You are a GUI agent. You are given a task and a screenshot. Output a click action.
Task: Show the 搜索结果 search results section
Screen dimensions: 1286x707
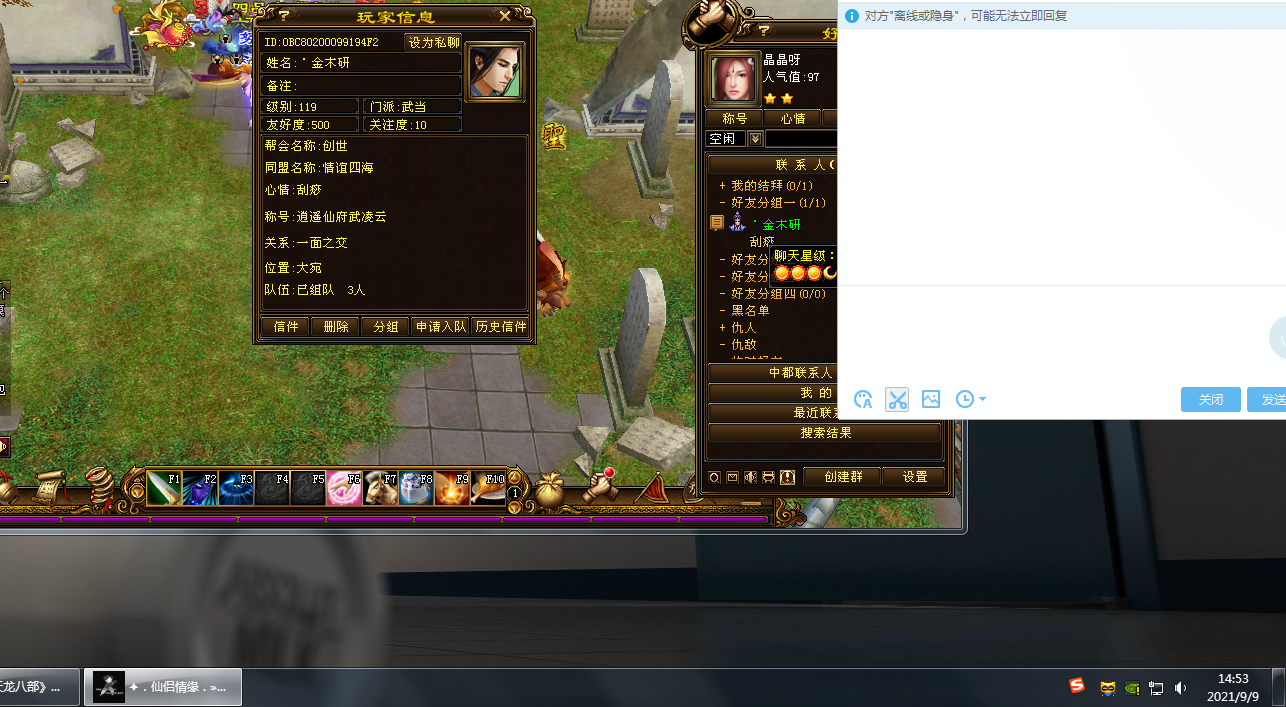[x=825, y=433]
